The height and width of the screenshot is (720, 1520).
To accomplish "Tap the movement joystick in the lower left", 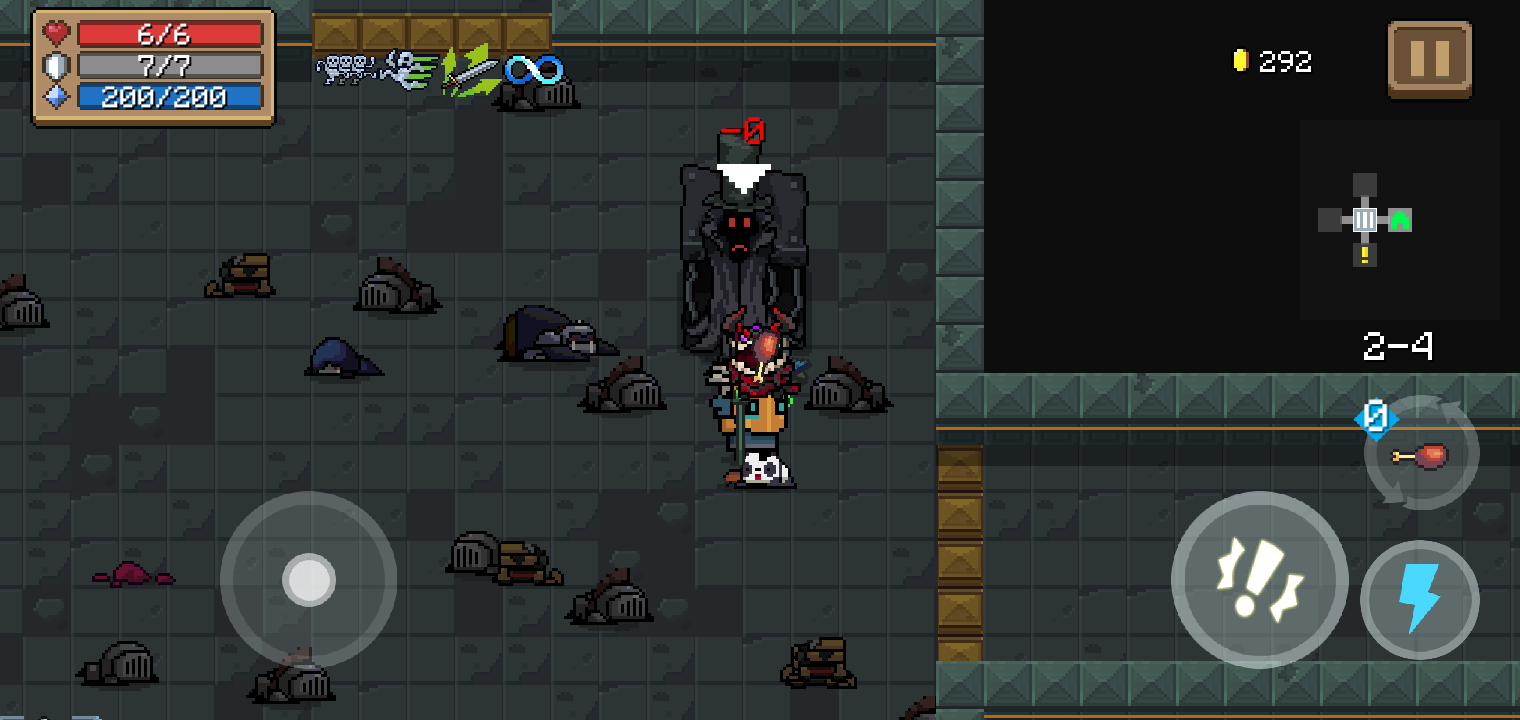I will tap(308, 580).
